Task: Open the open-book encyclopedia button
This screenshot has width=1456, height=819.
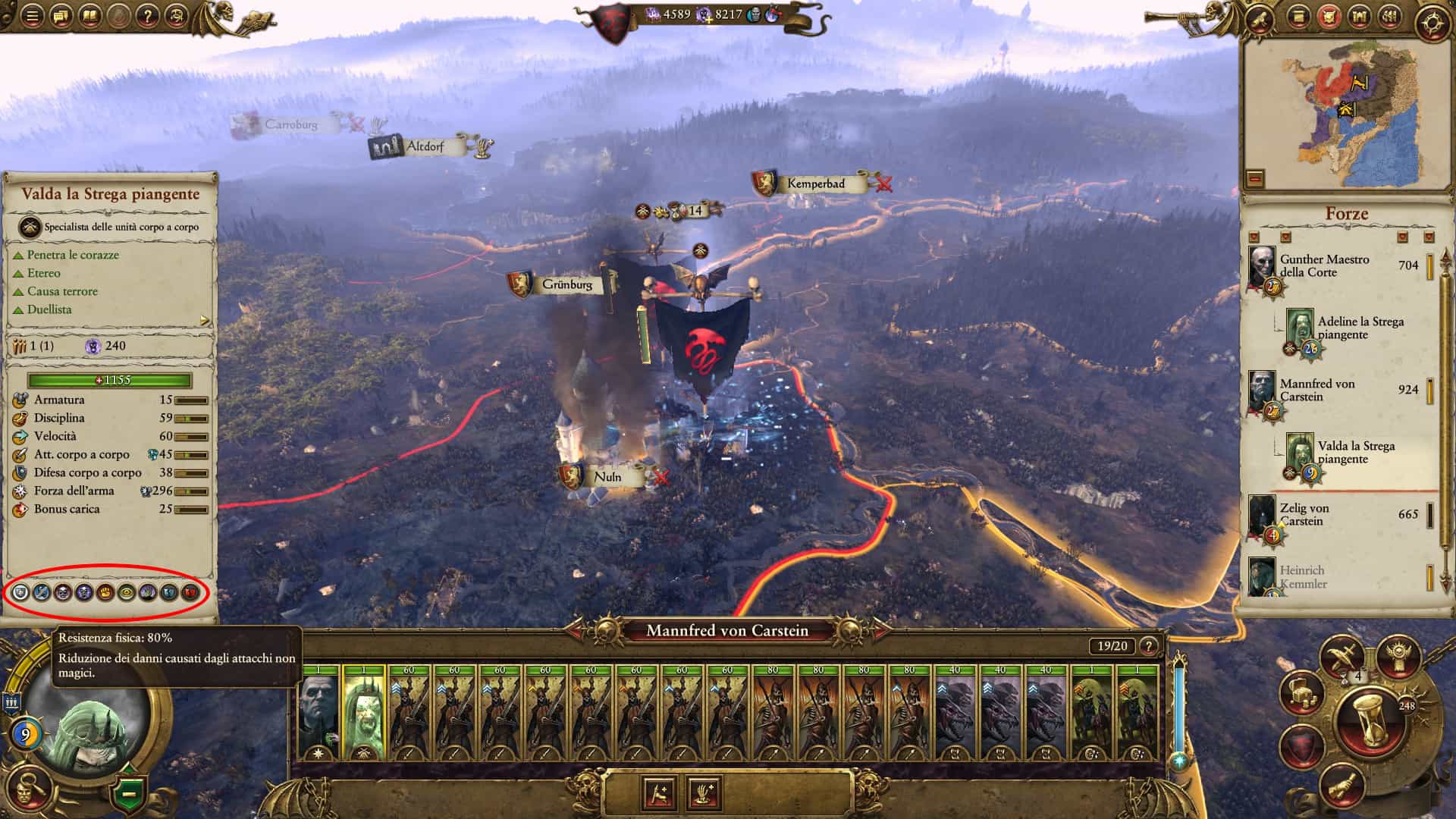Action: 89,15
